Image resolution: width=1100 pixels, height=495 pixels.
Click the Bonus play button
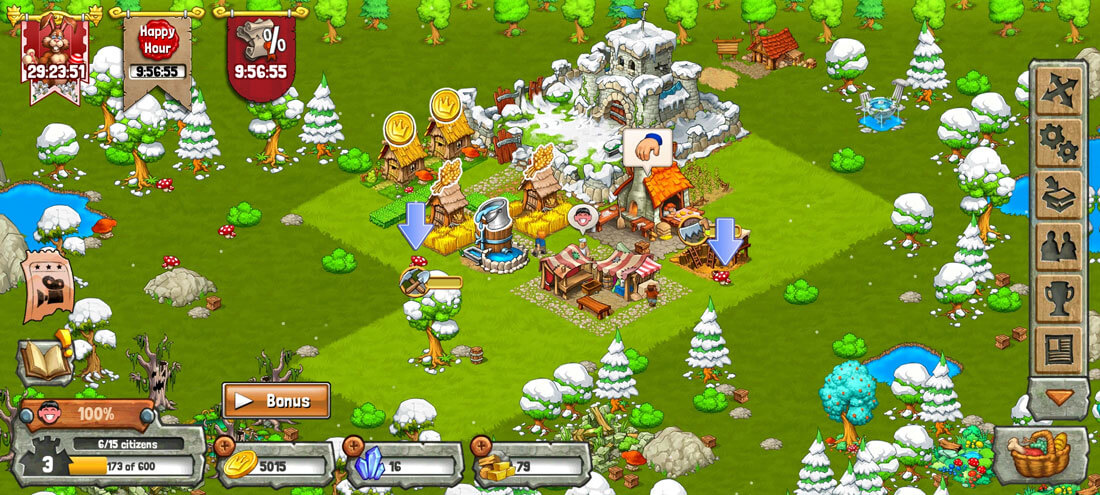(276, 401)
